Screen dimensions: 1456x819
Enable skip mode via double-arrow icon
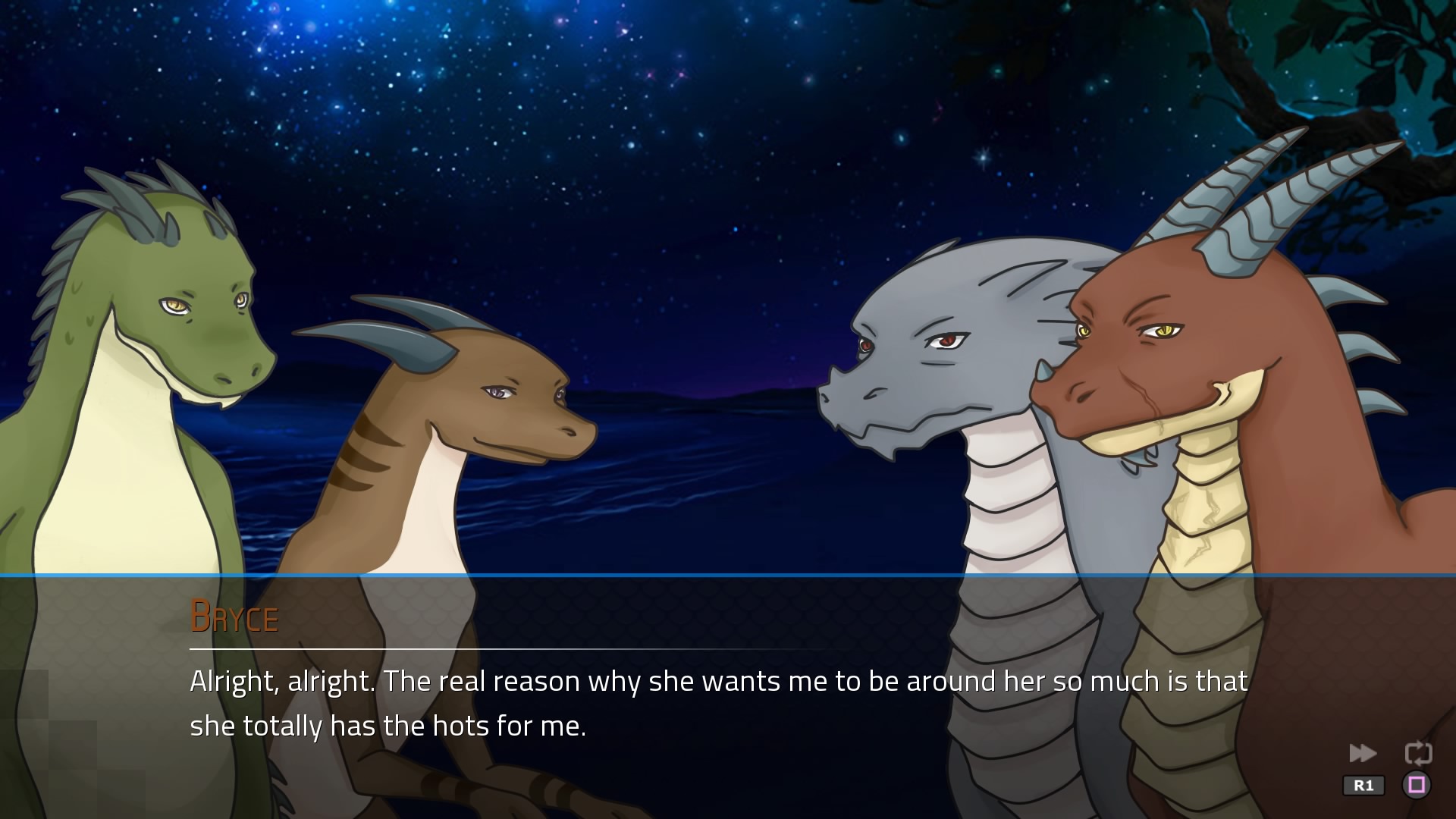pos(1363,753)
